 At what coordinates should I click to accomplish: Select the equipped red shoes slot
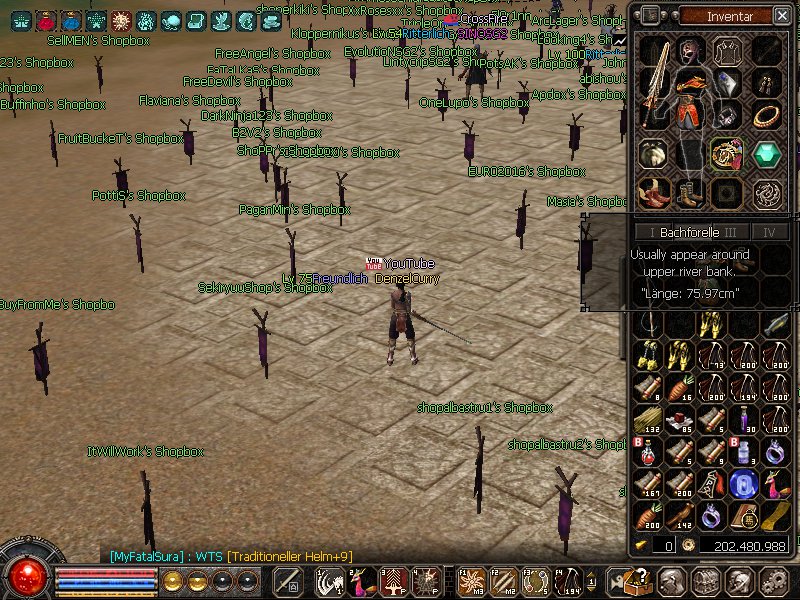(655, 192)
